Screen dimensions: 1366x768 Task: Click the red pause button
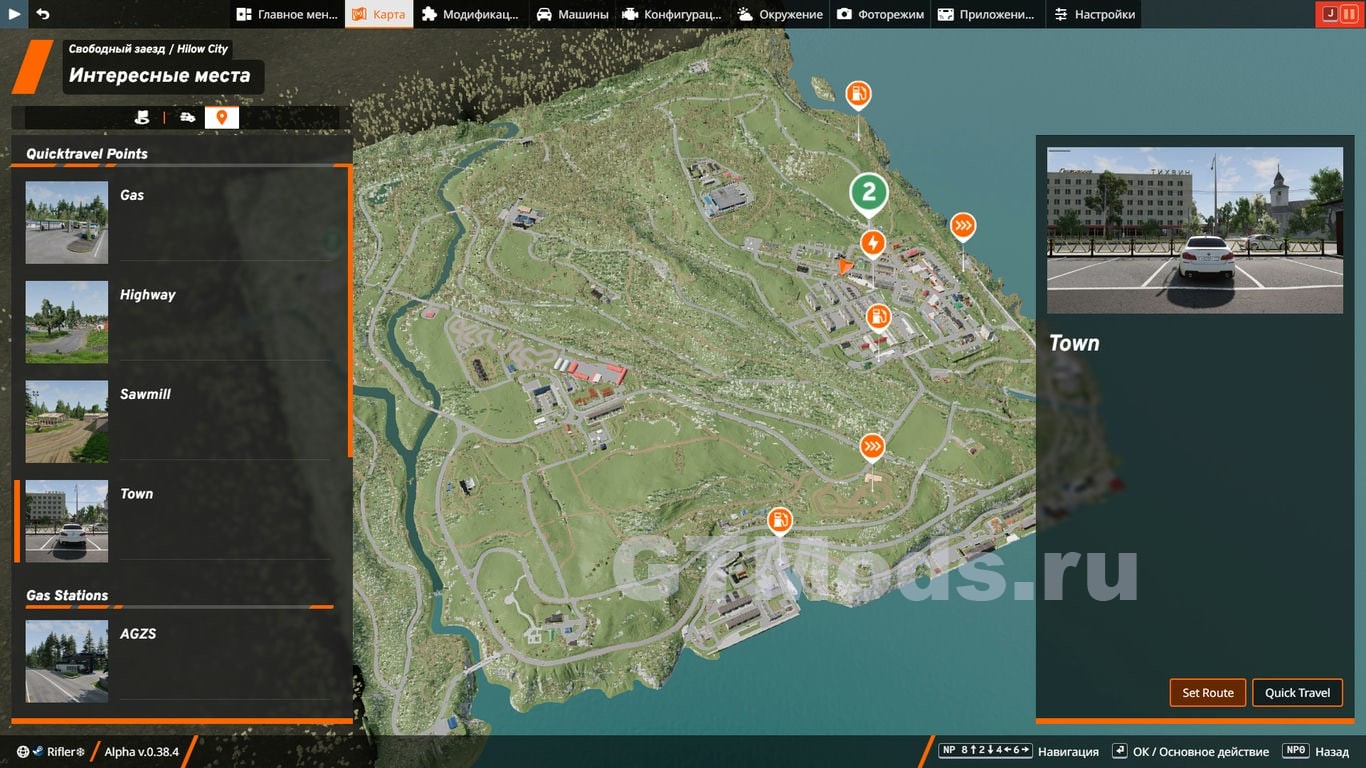(1349, 14)
